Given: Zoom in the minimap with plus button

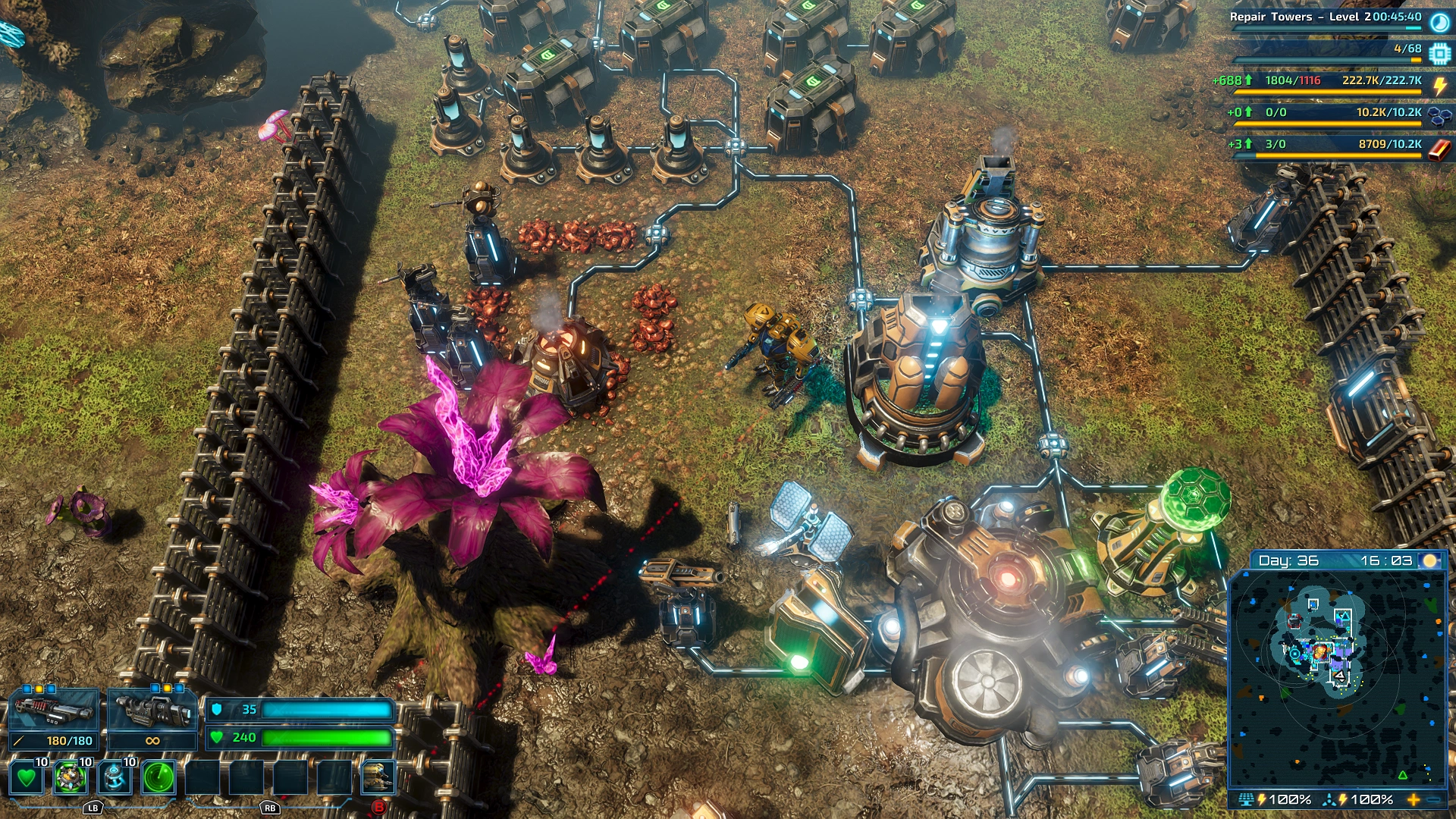Looking at the screenshot, I should click(1414, 799).
